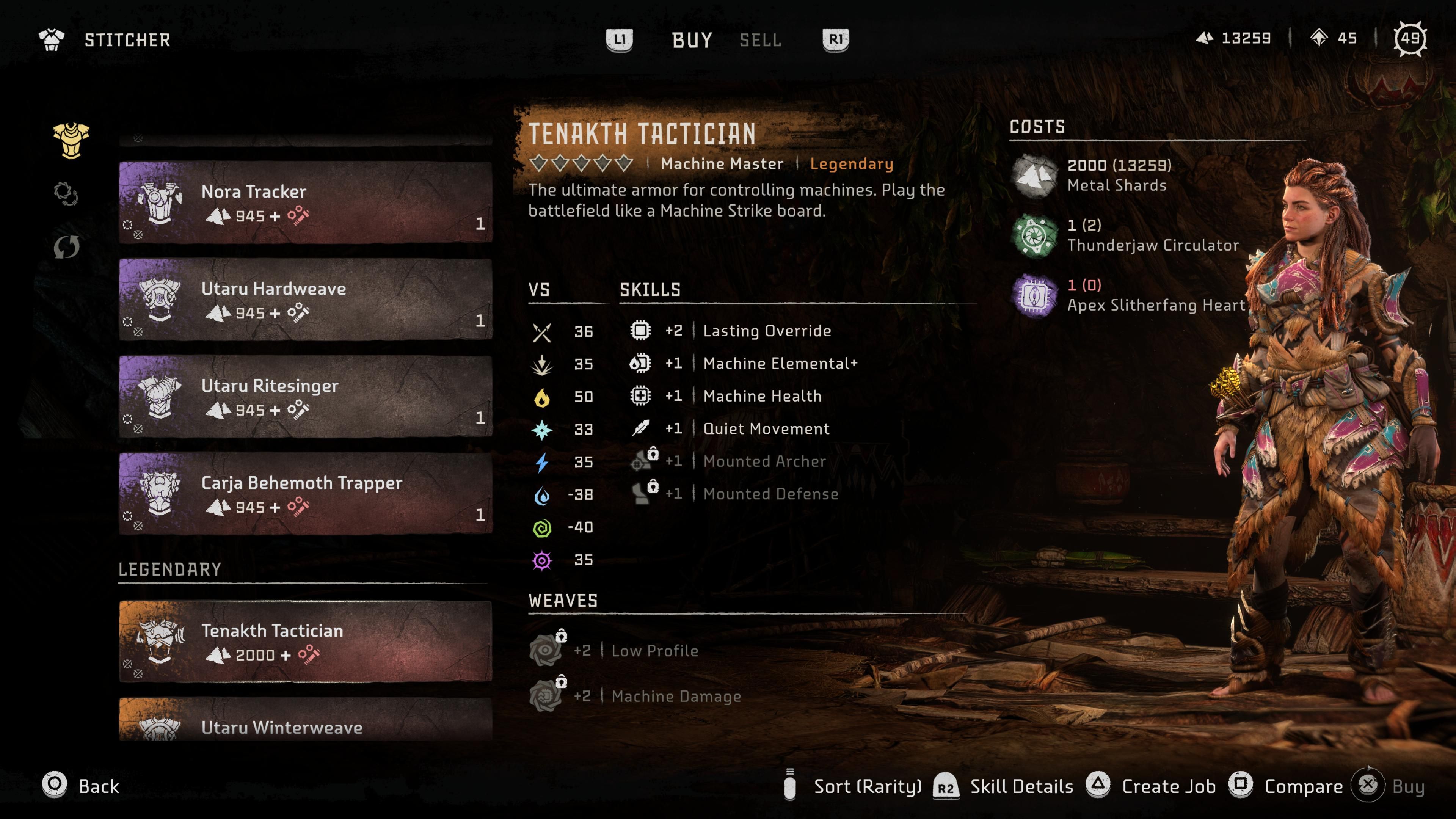Switch to the SELL tab
Image resolution: width=1456 pixels, height=819 pixels.
[x=760, y=40]
